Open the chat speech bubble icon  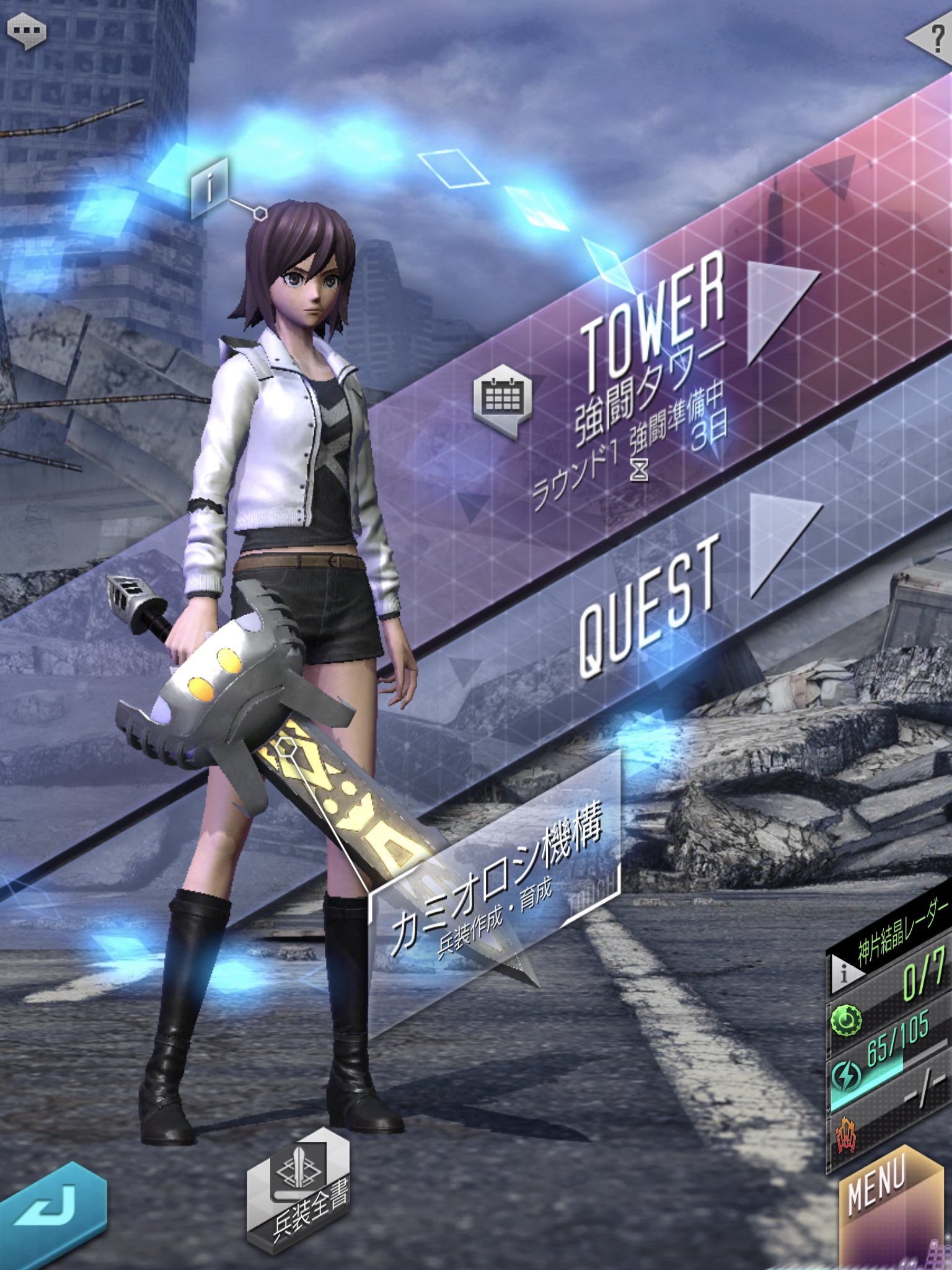(26, 31)
